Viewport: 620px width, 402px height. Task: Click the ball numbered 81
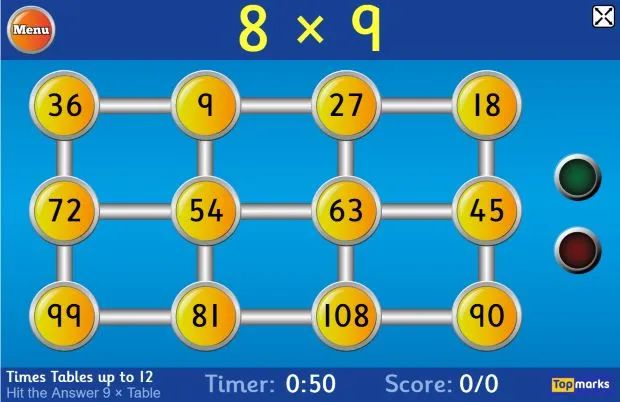[x=205, y=316]
